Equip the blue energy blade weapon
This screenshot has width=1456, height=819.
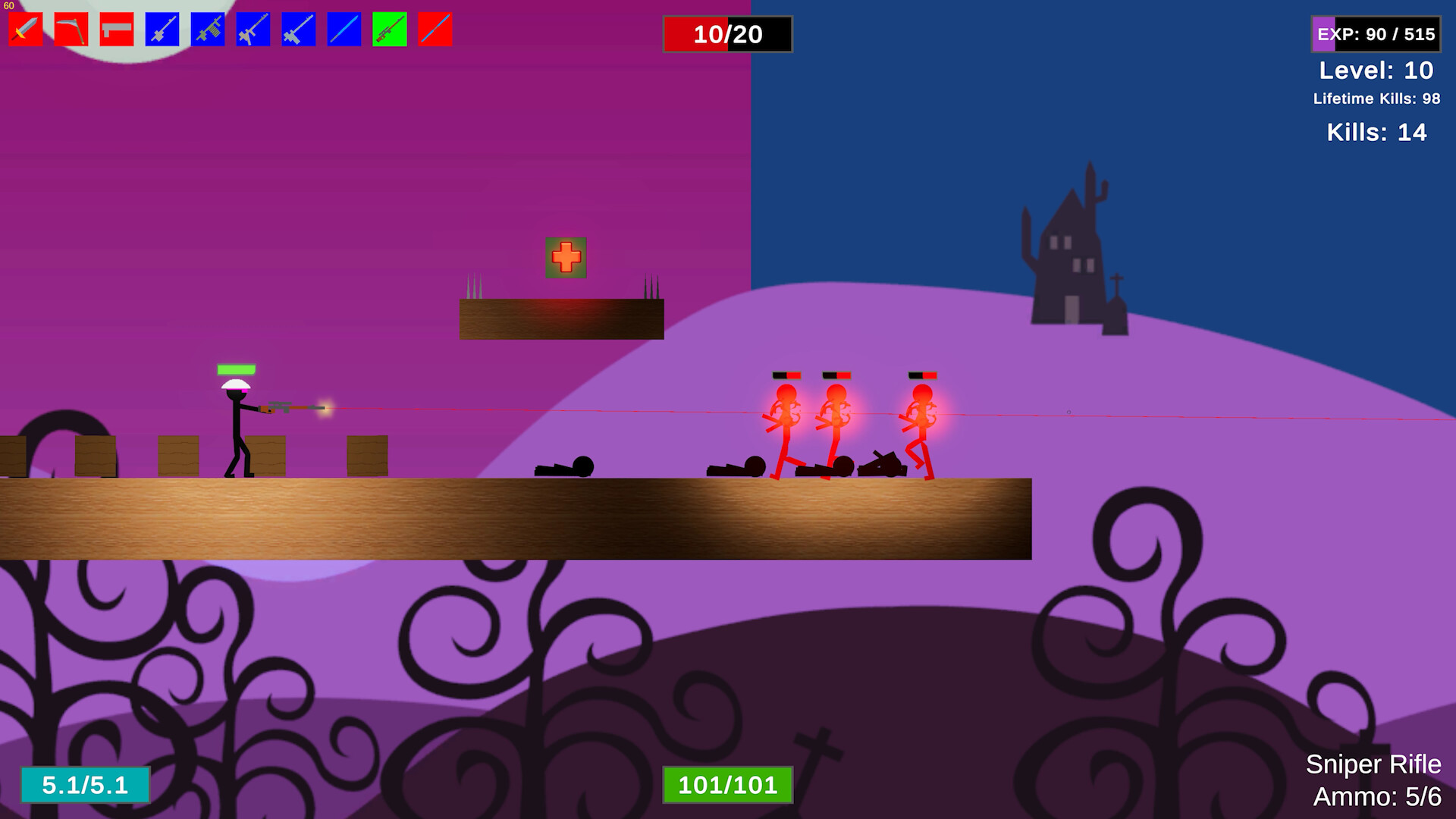tap(343, 30)
